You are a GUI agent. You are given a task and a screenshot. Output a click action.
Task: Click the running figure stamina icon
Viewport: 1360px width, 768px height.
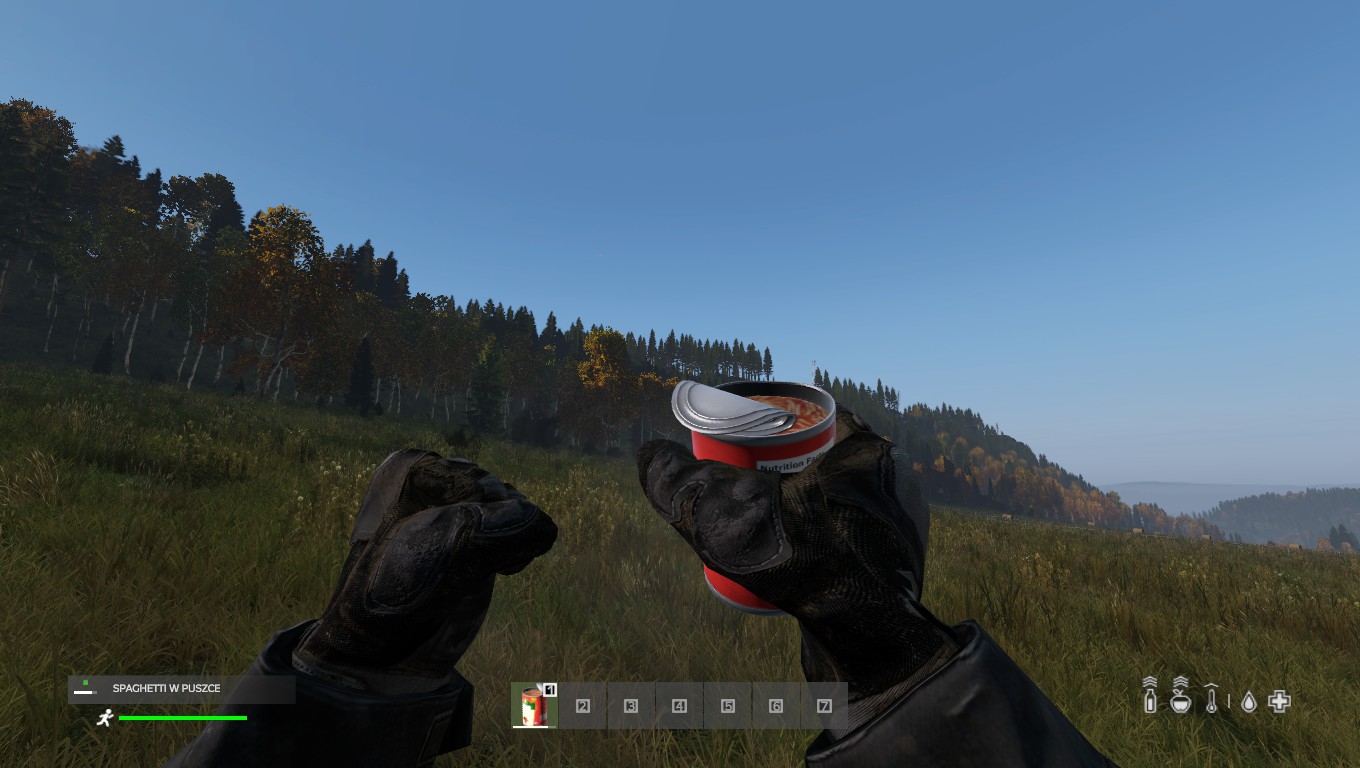click(105, 717)
